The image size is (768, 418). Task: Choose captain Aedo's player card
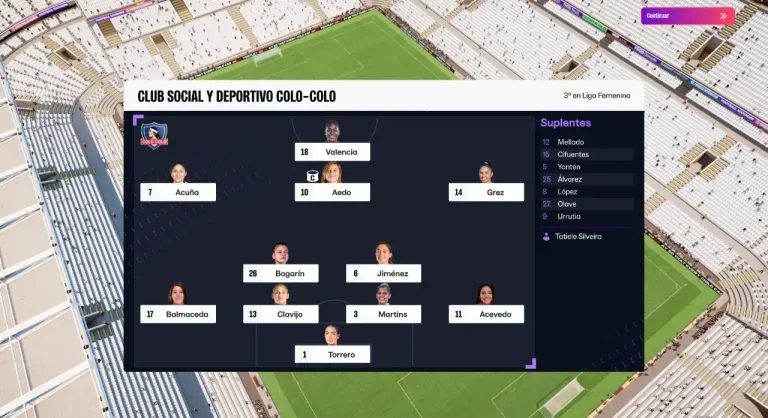[x=333, y=192]
